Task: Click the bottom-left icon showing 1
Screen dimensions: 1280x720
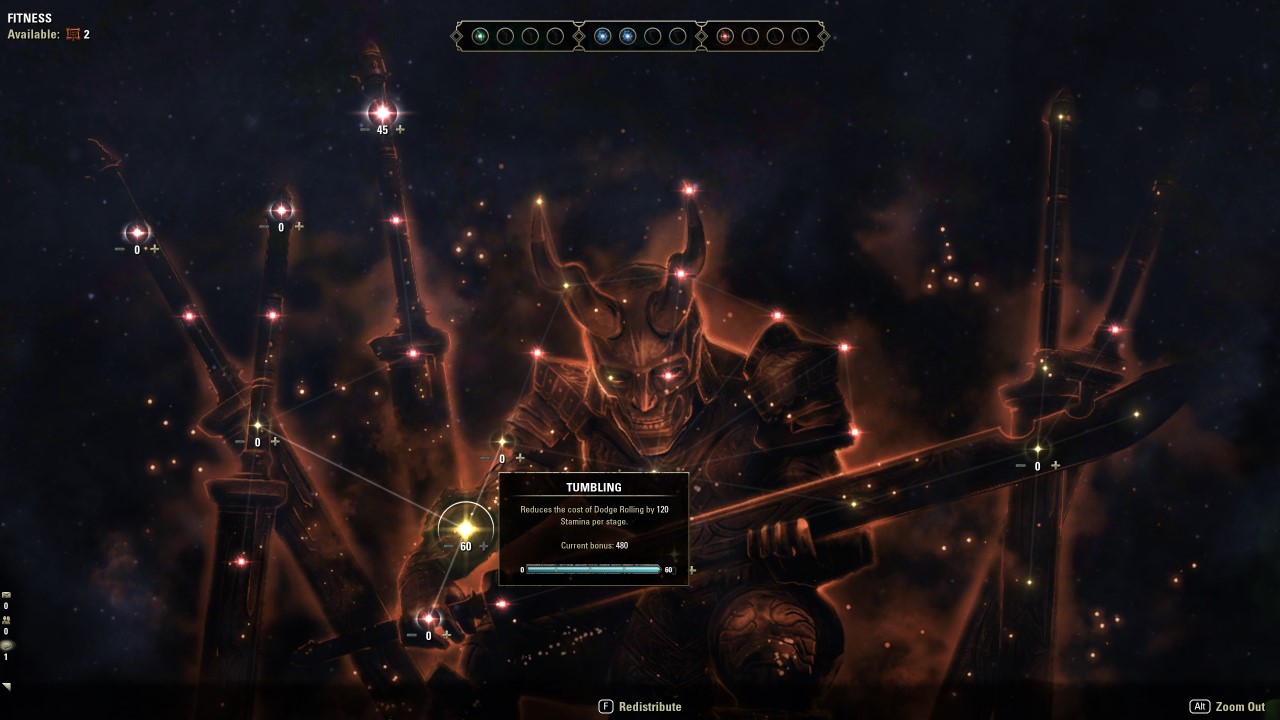Action: pos(7,645)
